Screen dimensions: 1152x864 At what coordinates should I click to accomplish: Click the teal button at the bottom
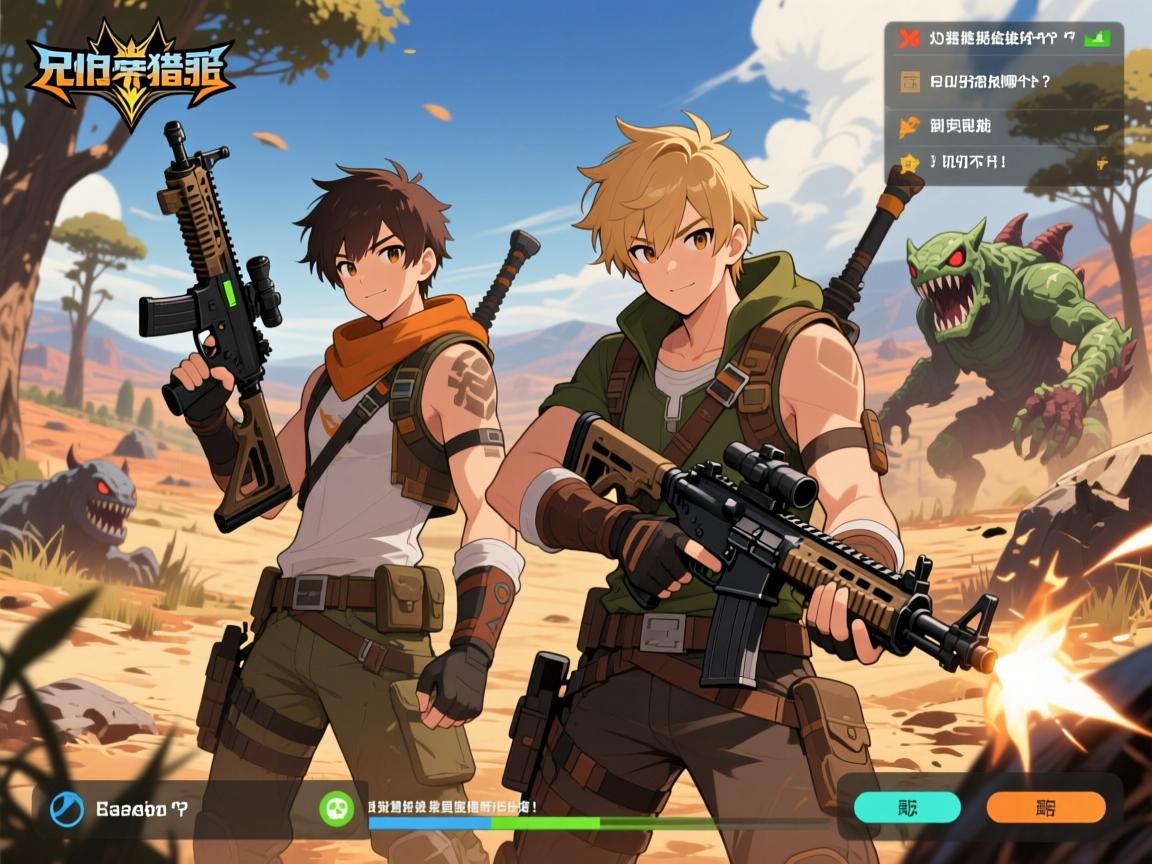coord(906,806)
